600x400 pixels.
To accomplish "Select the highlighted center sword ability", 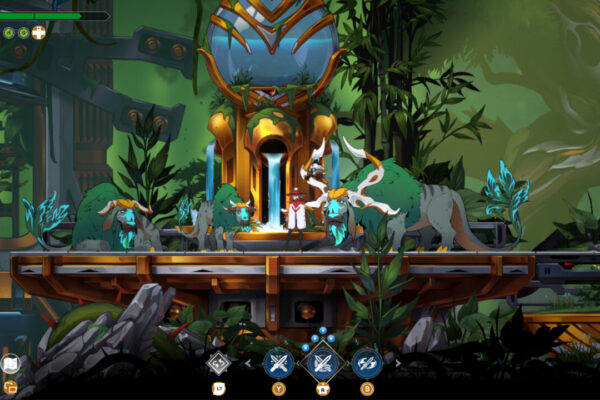I will tap(322, 362).
